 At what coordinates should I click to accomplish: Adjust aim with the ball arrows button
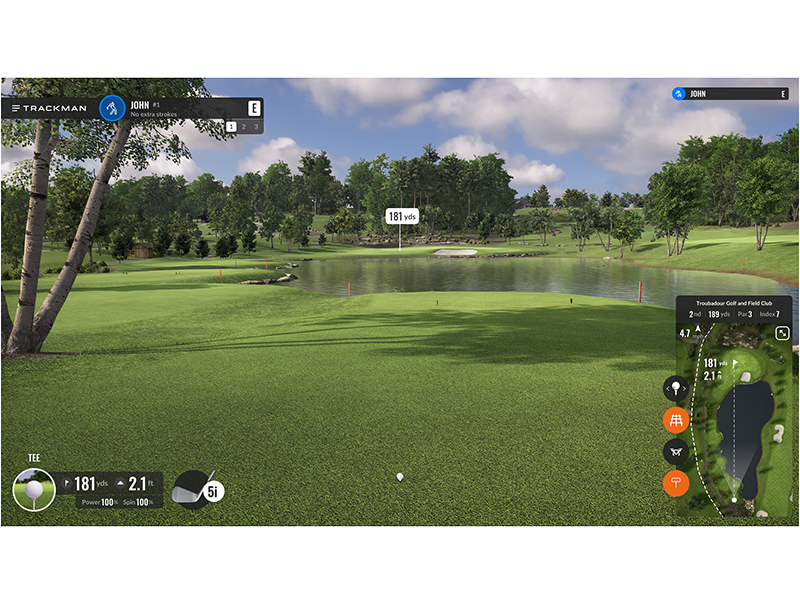(x=676, y=388)
